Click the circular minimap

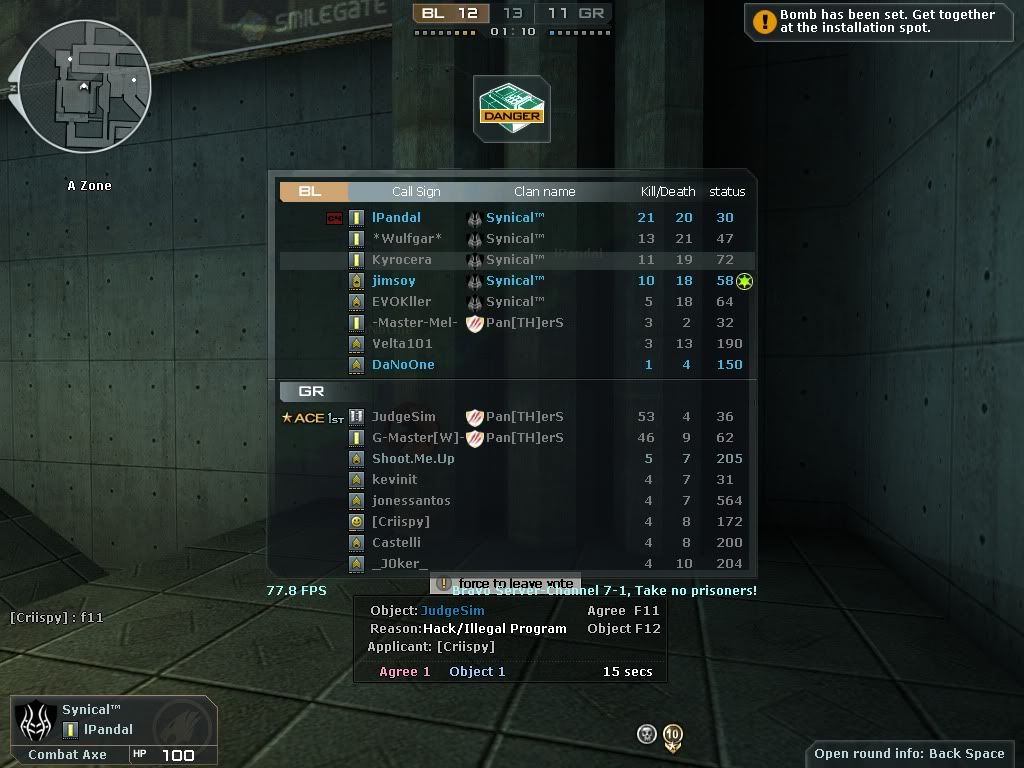click(x=84, y=86)
